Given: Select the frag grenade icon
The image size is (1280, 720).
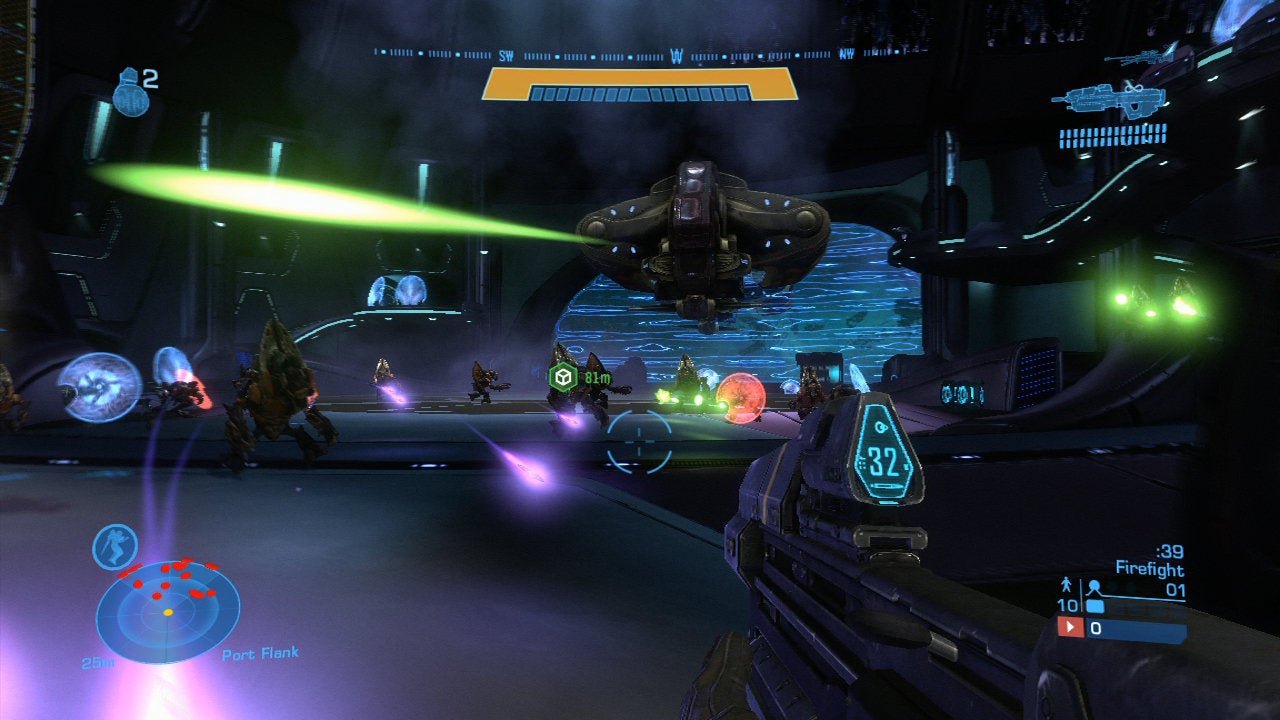Looking at the screenshot, I should pos(130,93).
